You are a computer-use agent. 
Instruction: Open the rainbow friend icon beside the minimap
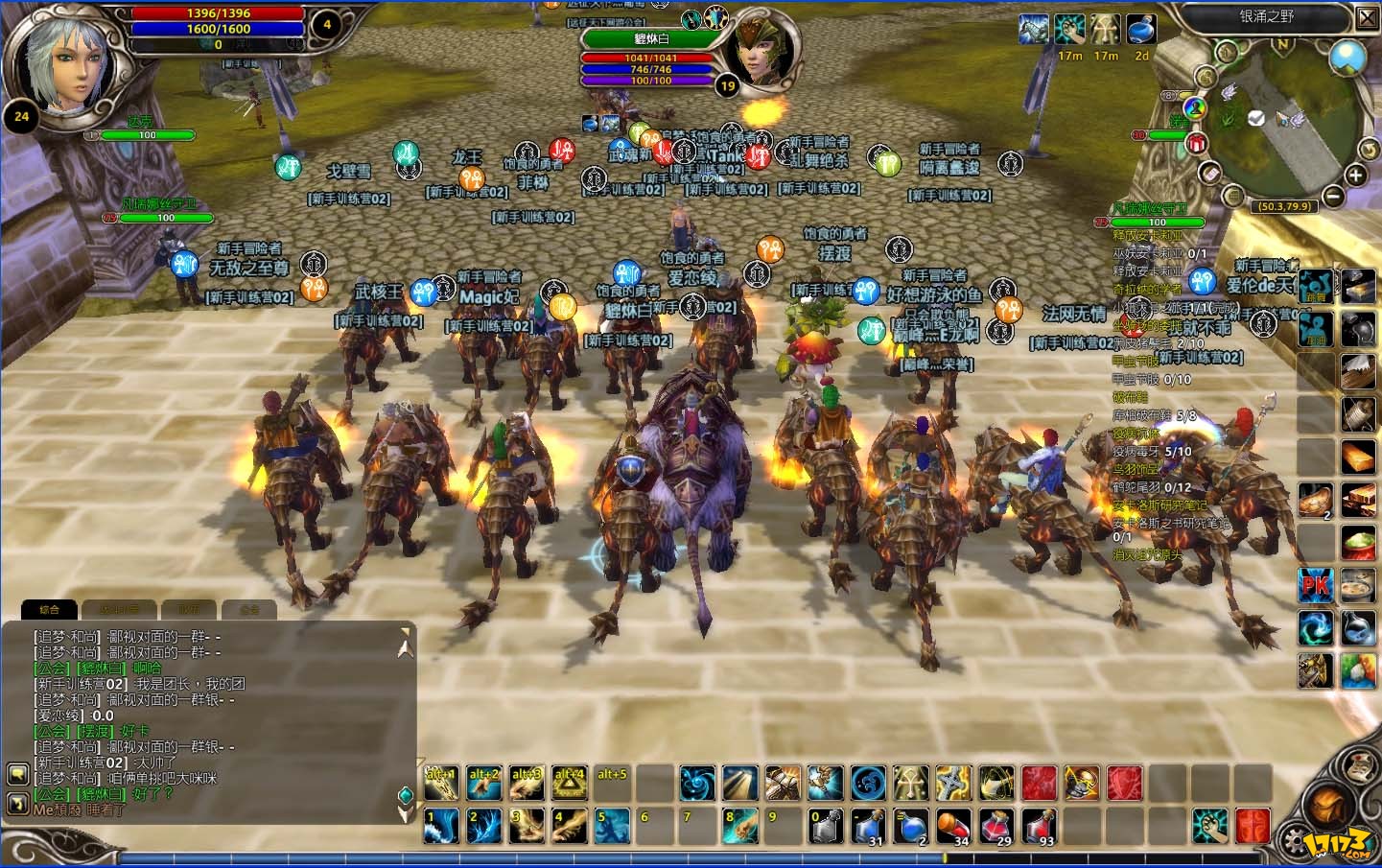pyautogui.click(x=1194, y=107)
